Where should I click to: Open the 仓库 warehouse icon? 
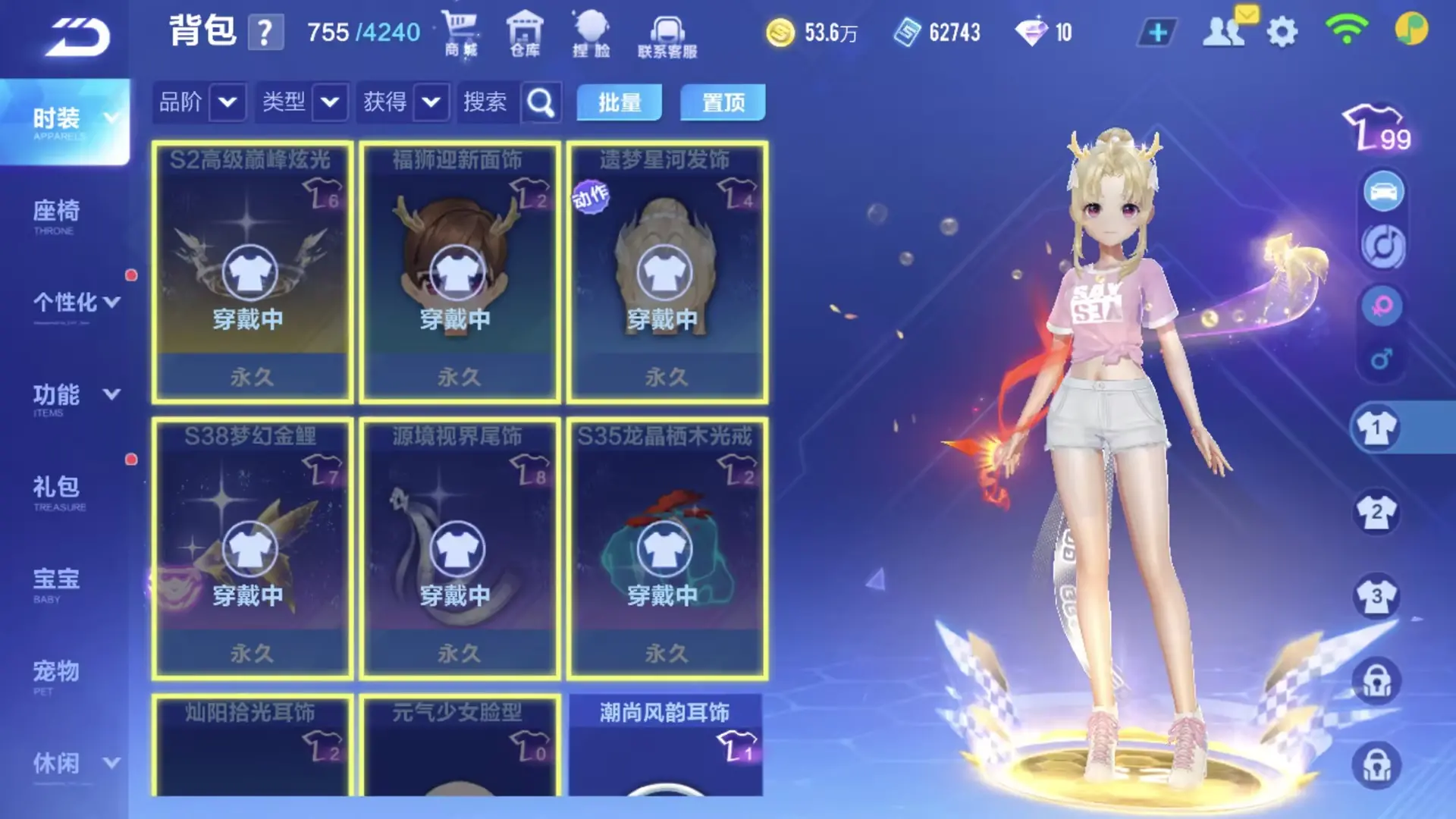point(525,34)
